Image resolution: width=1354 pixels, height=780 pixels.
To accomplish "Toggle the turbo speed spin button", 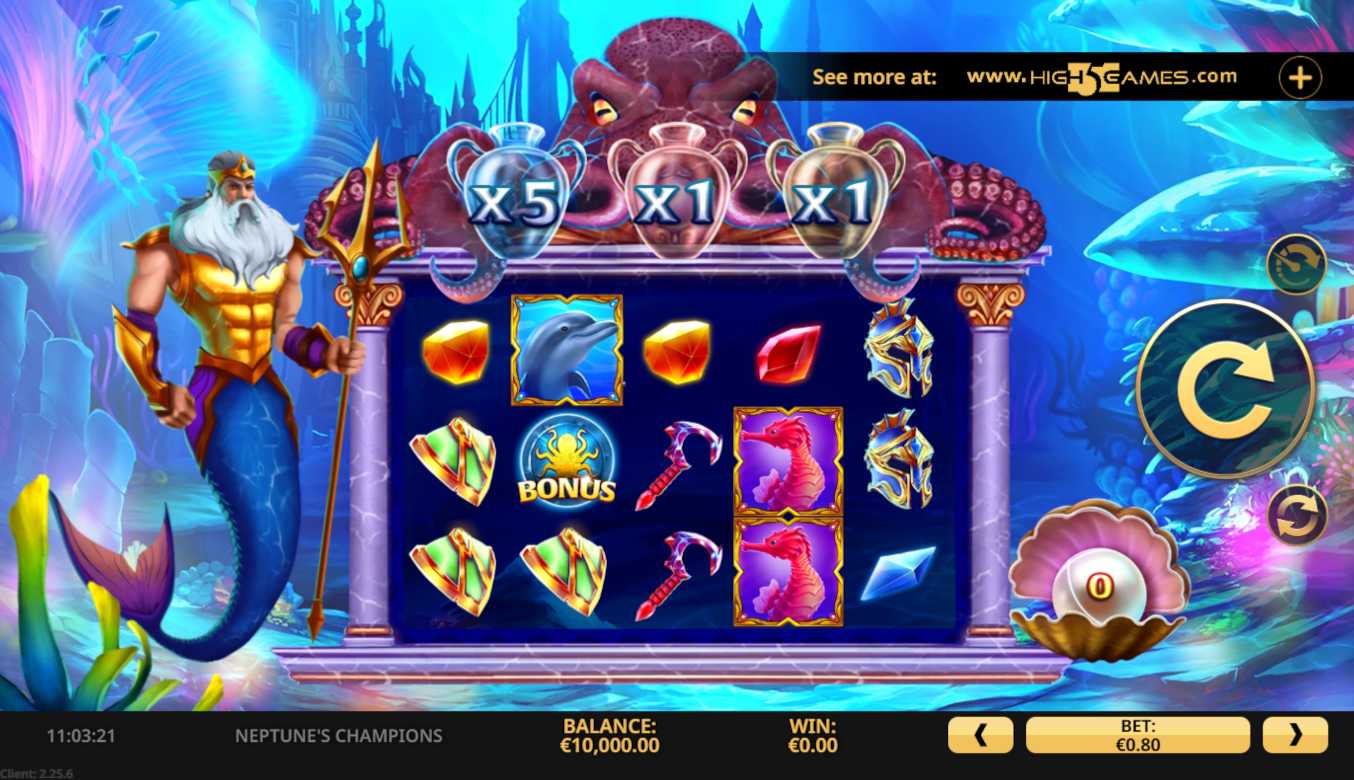I will (1296, 264).
